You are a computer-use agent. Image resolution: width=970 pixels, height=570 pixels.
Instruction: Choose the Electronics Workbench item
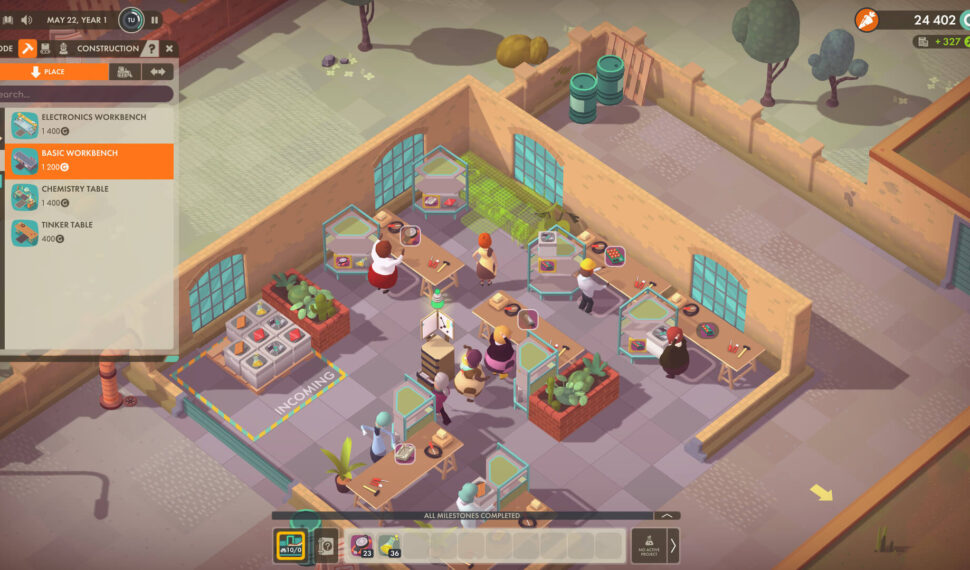point(90,124)
